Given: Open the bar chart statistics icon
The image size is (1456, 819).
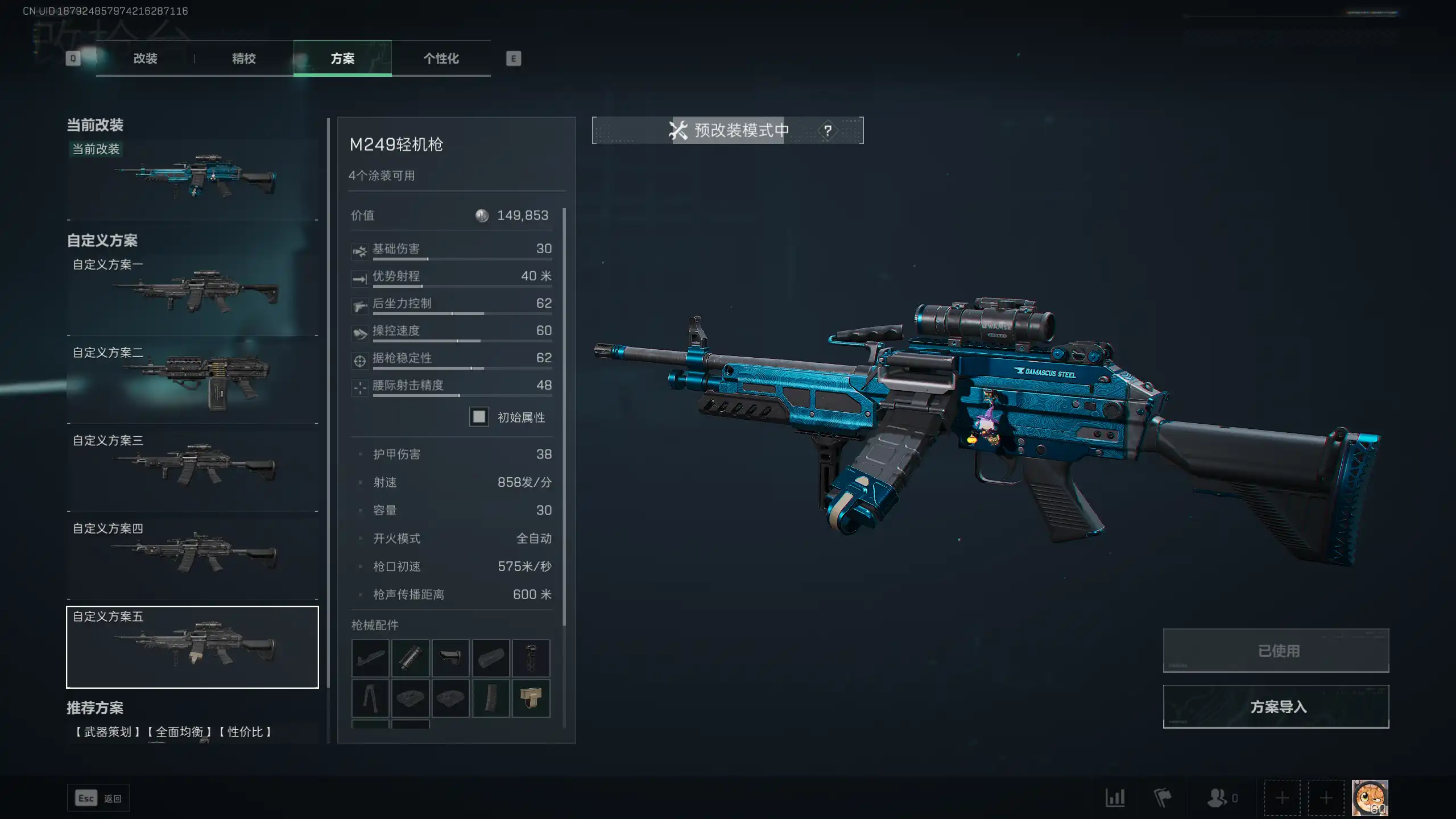Looking at the screenshot, I should tap(1115, 798).
